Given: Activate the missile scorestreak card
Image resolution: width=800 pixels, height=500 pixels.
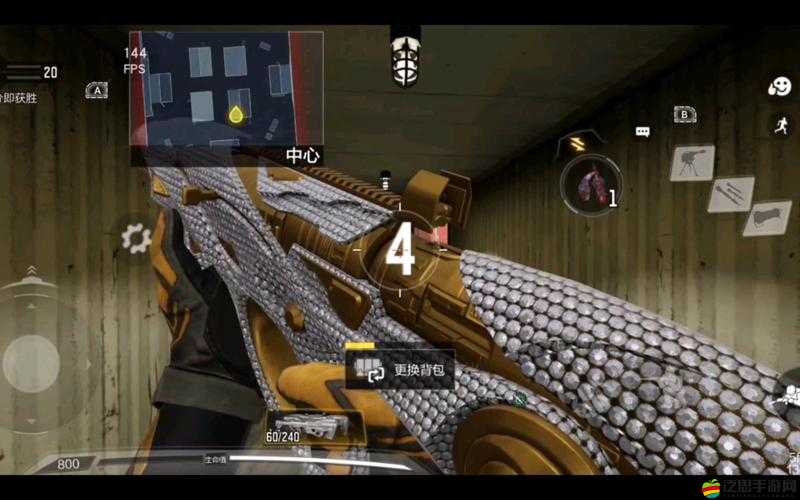Looking at the screenshot, I should [730, 193].
